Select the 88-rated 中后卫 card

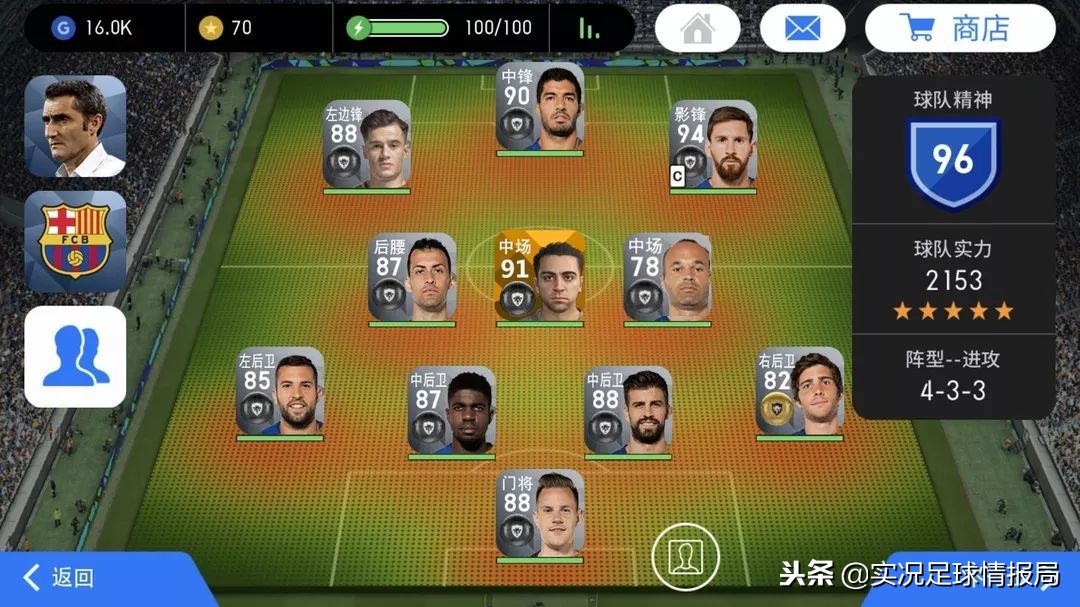click(628, 410)
